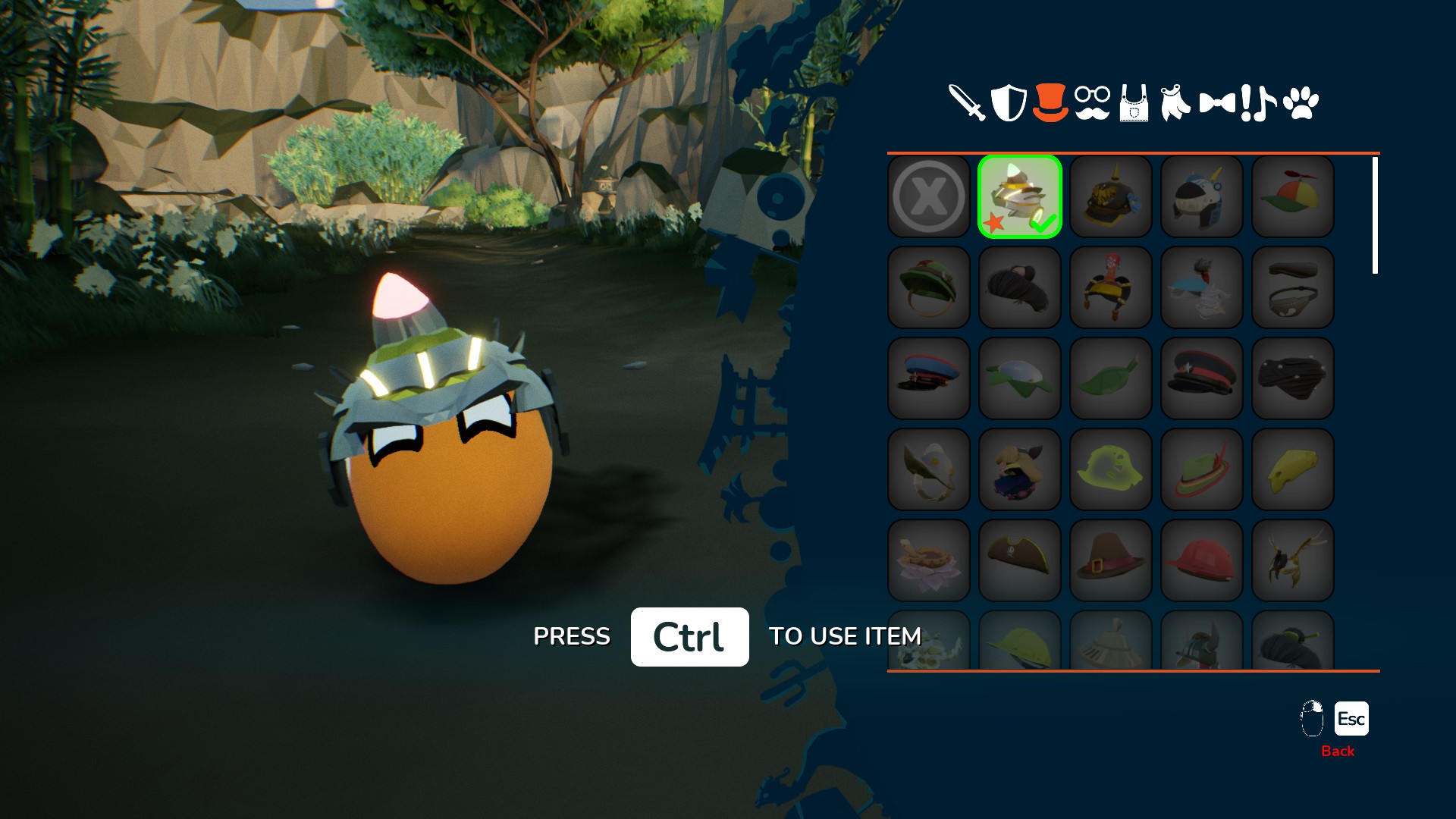The height and width of the screenshot is (819, 1456).
Task: Choose the bow tie accessories tab
Action: 1217,103
